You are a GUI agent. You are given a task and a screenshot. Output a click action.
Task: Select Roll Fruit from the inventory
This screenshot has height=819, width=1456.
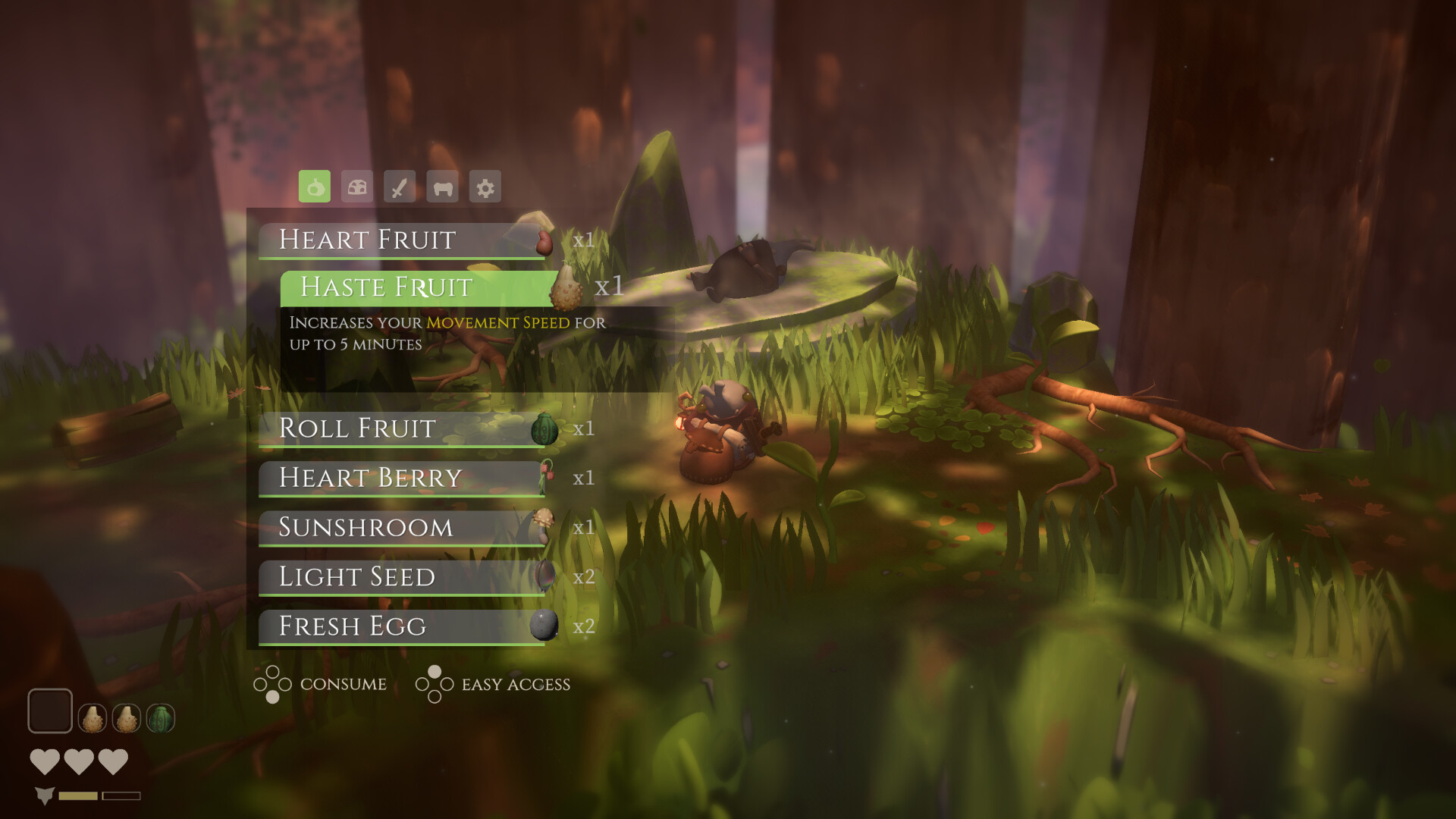click(402, 428)
